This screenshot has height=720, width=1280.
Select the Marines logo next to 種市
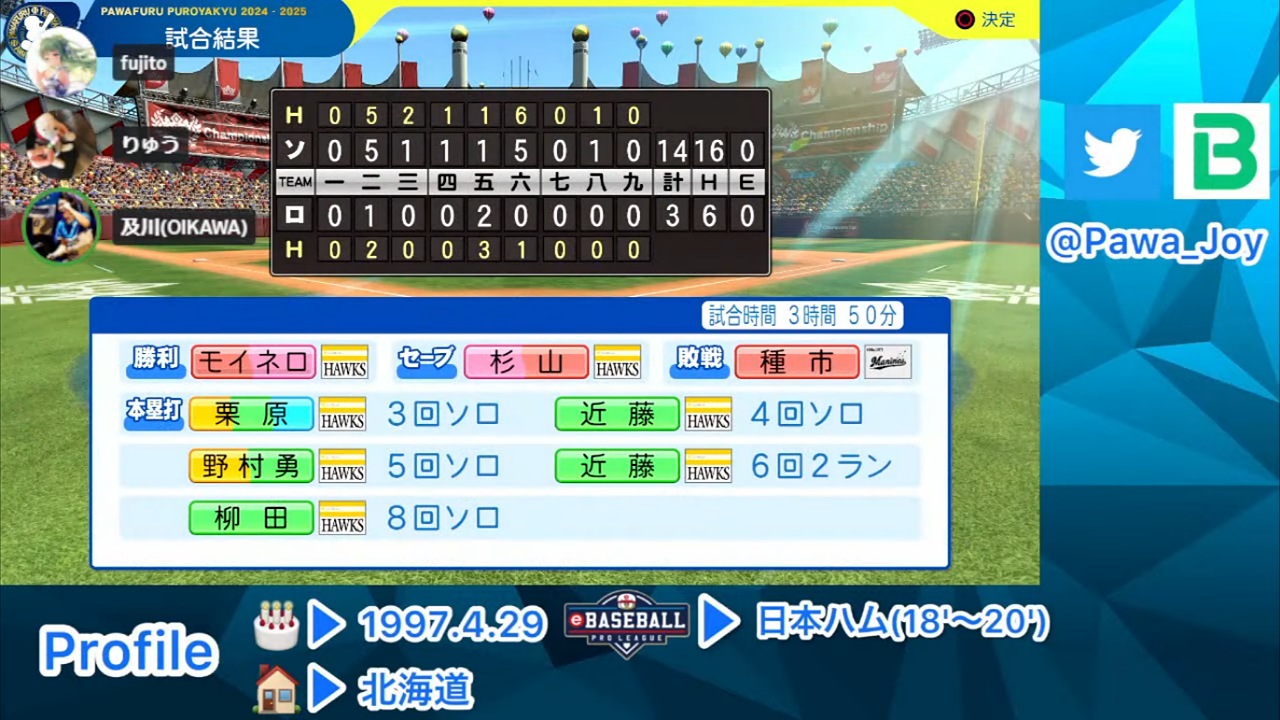pos(889,362)
